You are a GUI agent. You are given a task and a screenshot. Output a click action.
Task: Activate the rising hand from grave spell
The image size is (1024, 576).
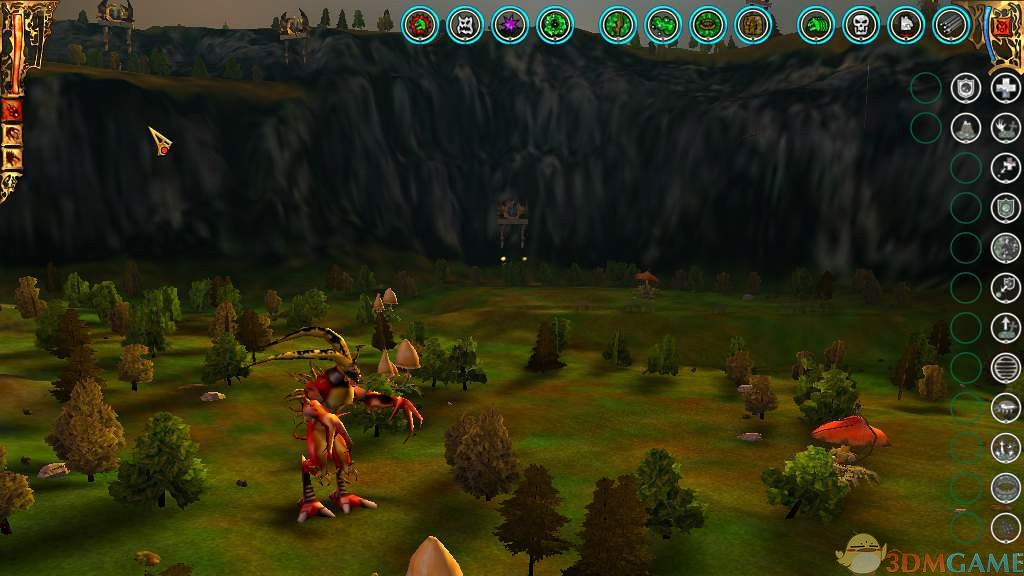point(1005,128)
